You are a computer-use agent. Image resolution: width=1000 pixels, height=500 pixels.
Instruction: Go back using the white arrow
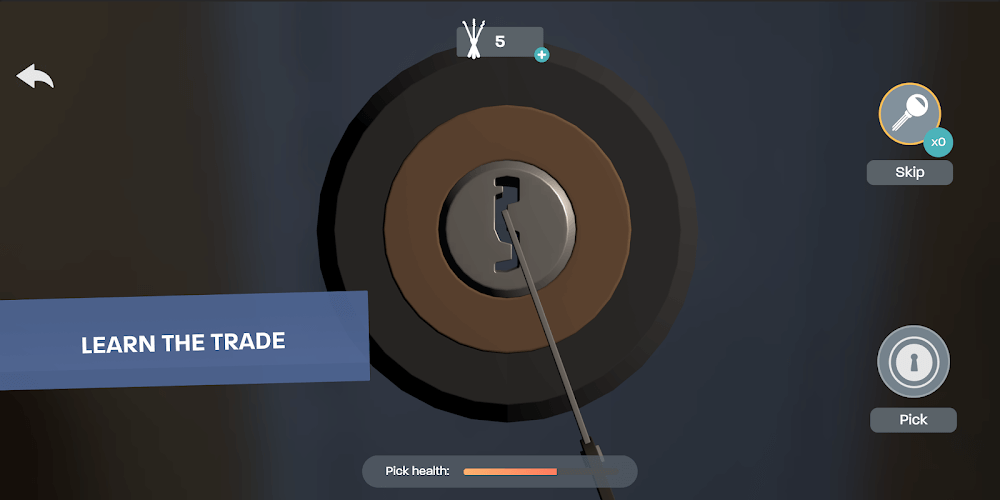[35, 77]
